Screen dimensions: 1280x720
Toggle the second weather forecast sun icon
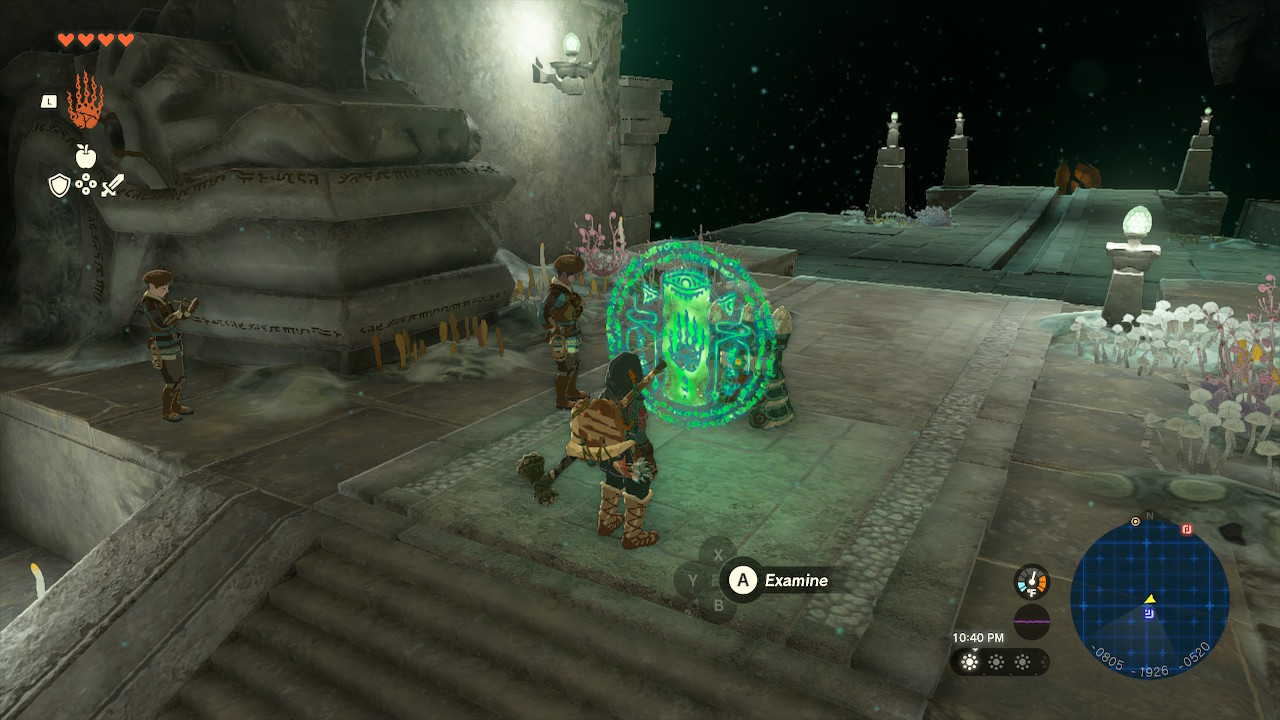point(996,662)
